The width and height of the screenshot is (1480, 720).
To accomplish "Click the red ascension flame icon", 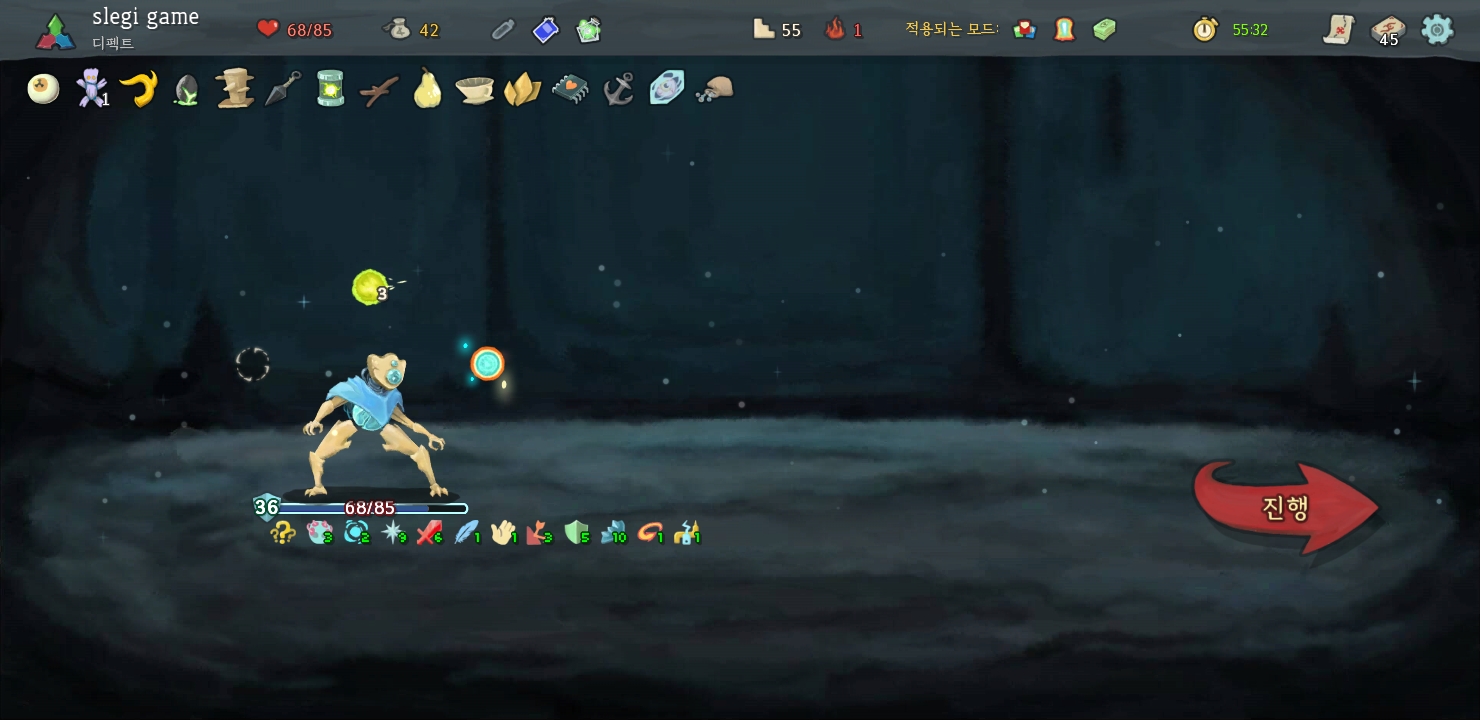I will tap(835, 30).
